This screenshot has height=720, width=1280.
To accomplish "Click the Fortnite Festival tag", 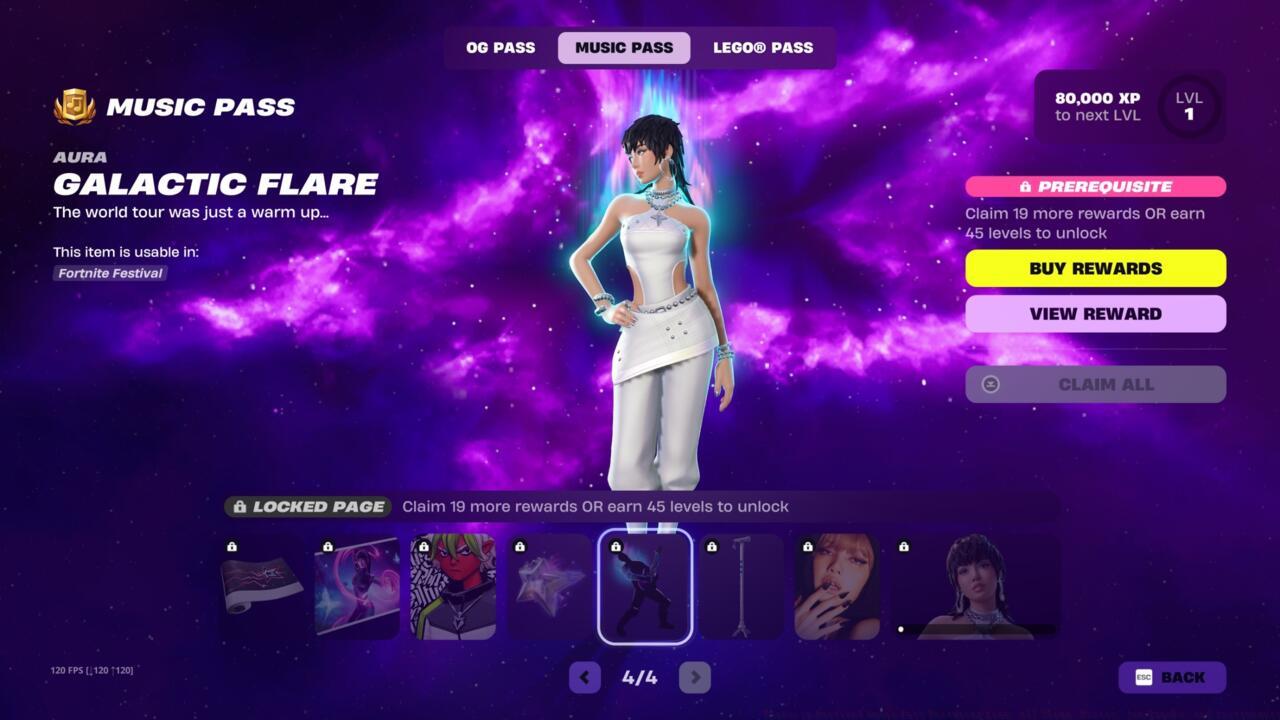I will [x=109, y=273].
